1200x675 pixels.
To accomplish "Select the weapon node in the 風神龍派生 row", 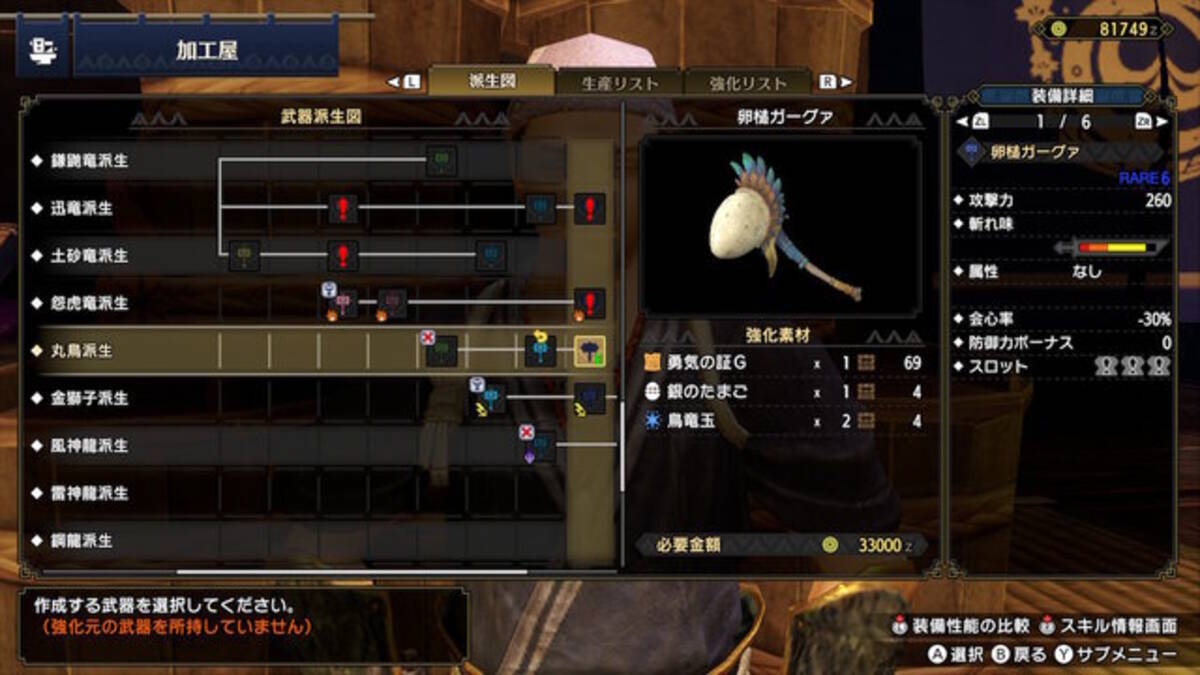I will [x=540, y=445].
